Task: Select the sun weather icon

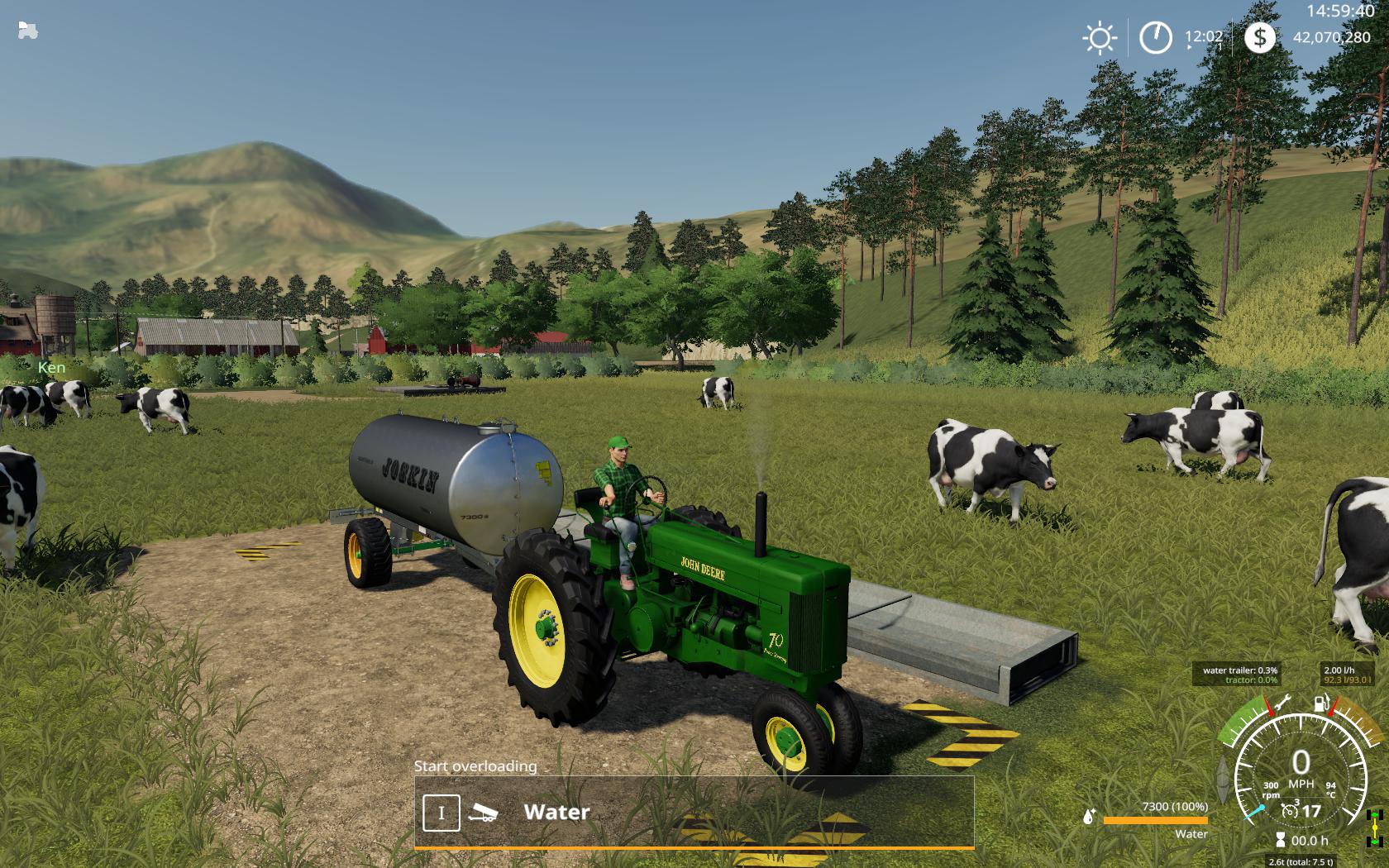Action: coord(1099,38)
